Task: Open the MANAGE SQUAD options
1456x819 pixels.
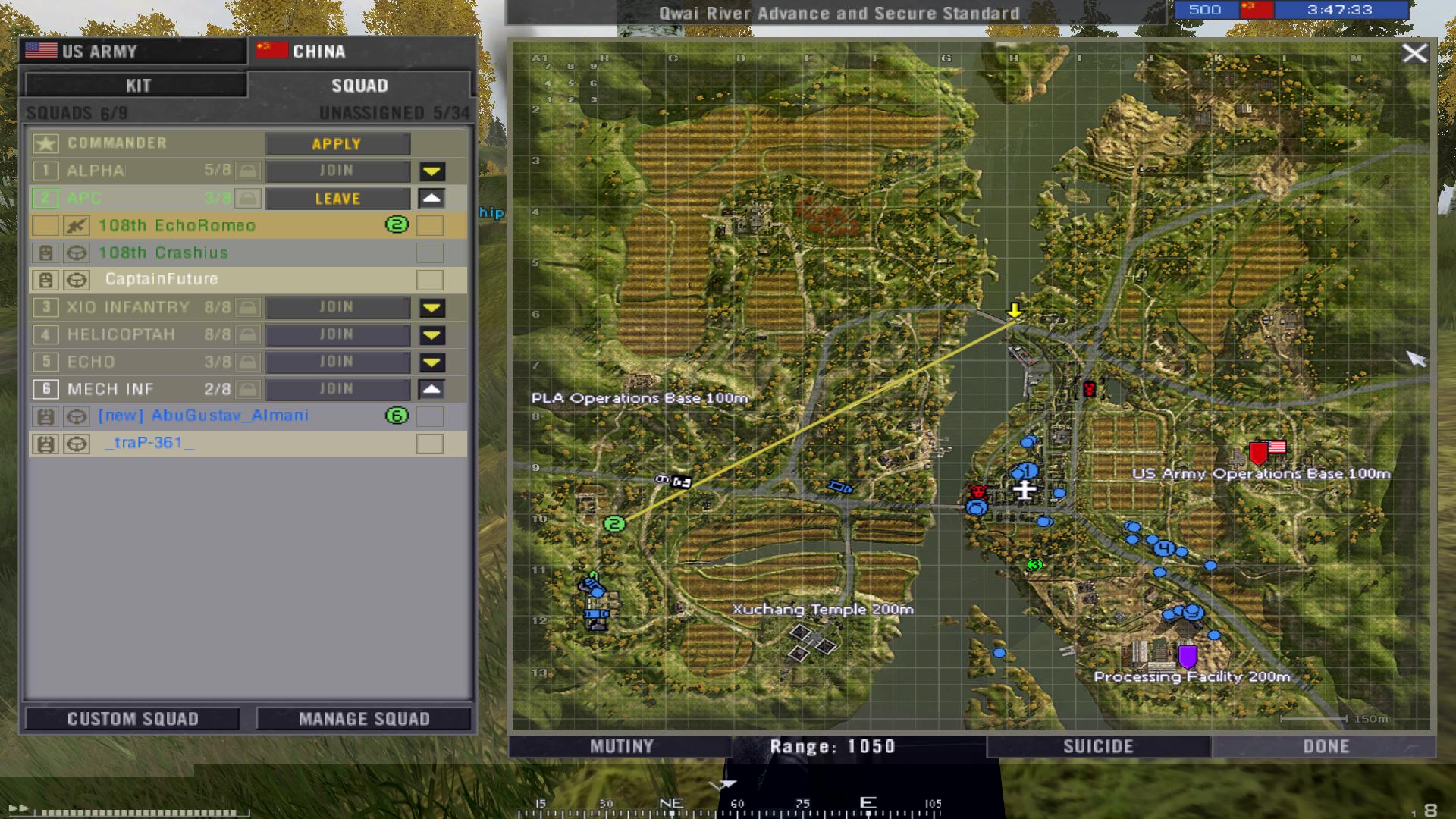Action: [x=364, y=719]
